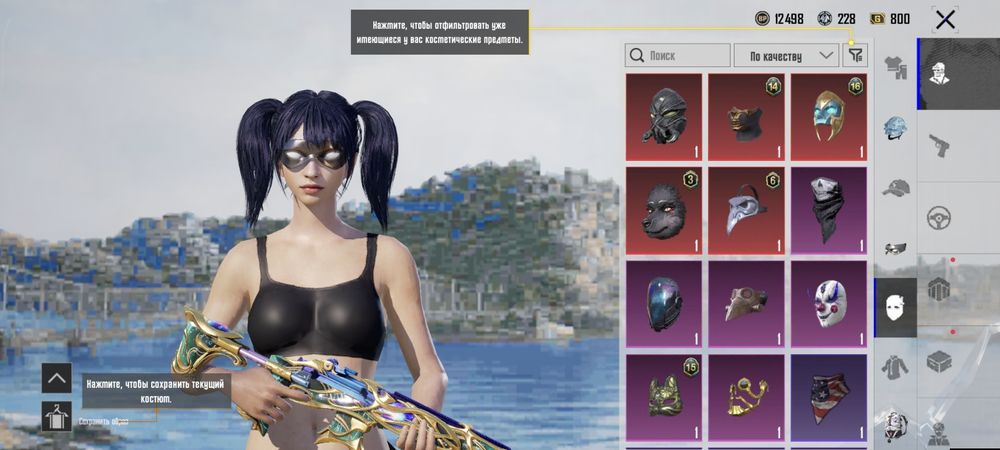Toggle the owned cosmetics filter icon
The height and width of the screenshot is (450, 1000).
point(855,56)
